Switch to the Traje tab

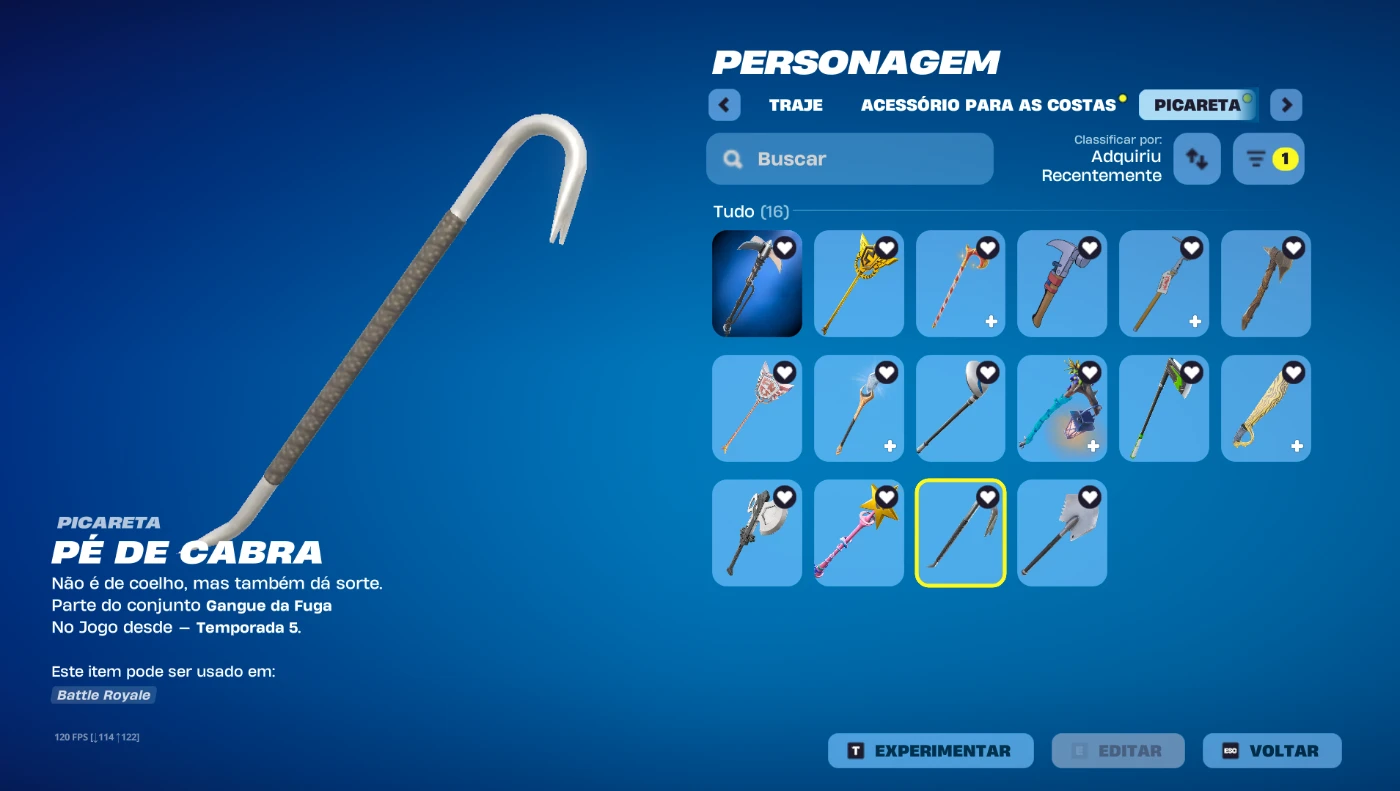click(795, 105)
